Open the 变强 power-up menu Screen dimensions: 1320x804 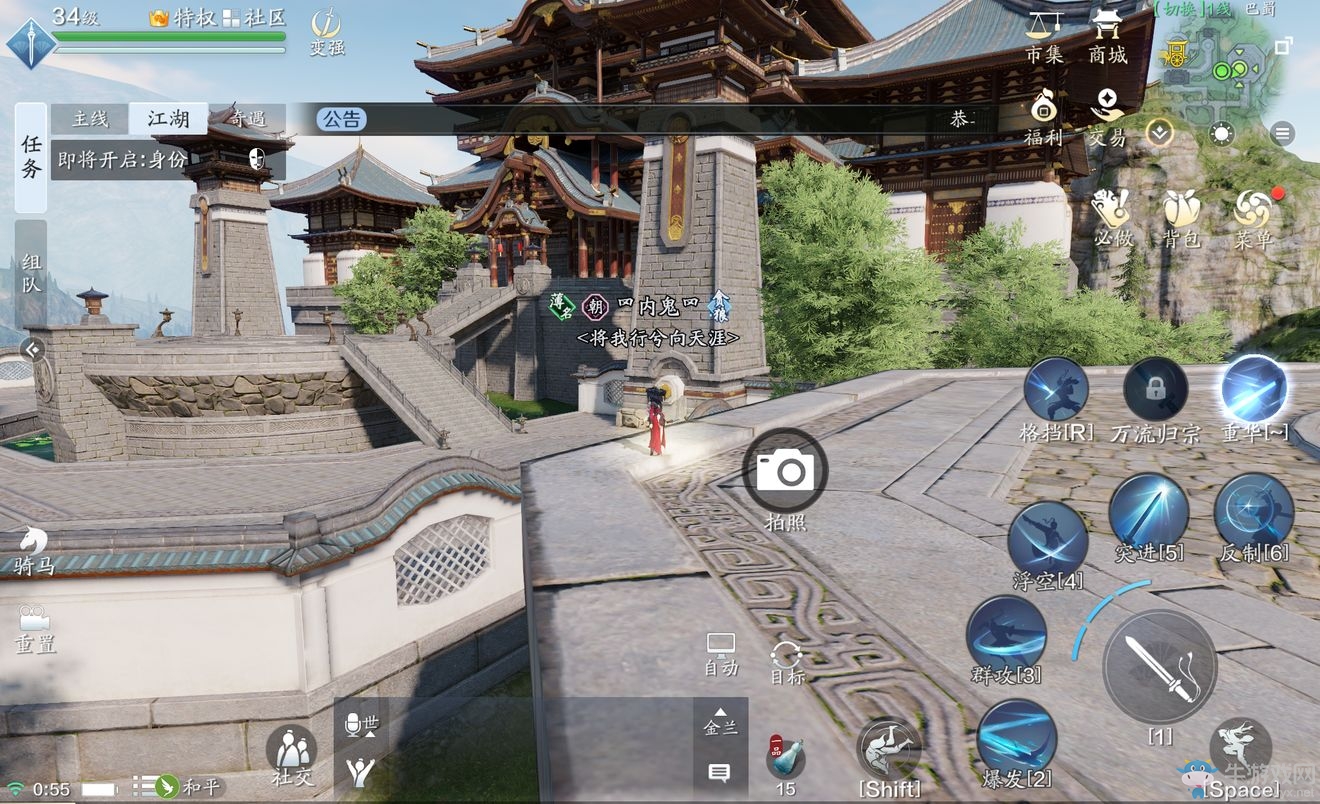coord(326,30)
